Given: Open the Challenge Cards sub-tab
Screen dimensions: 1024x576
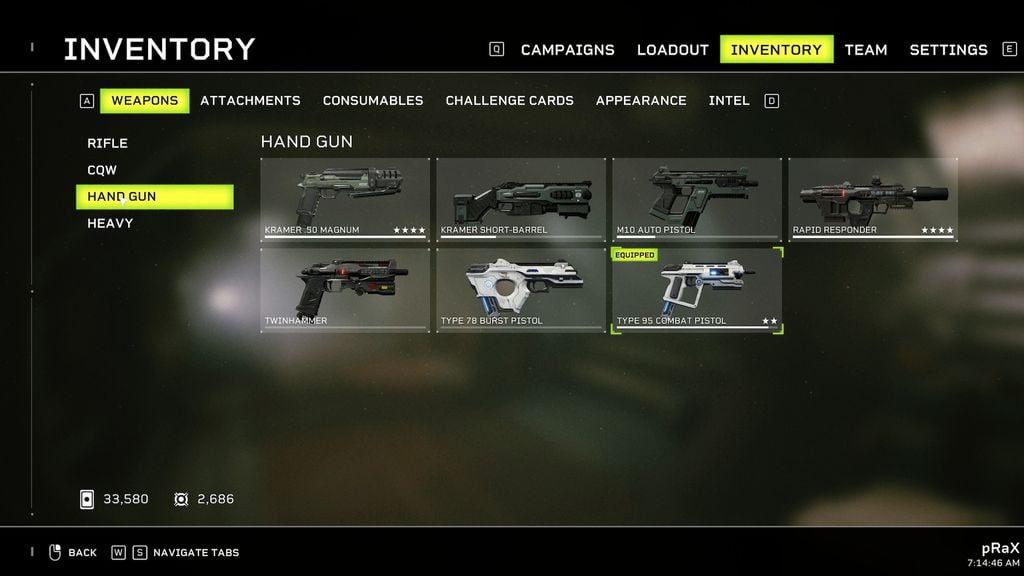Looking at the screenshot, I should pos(509,101).
